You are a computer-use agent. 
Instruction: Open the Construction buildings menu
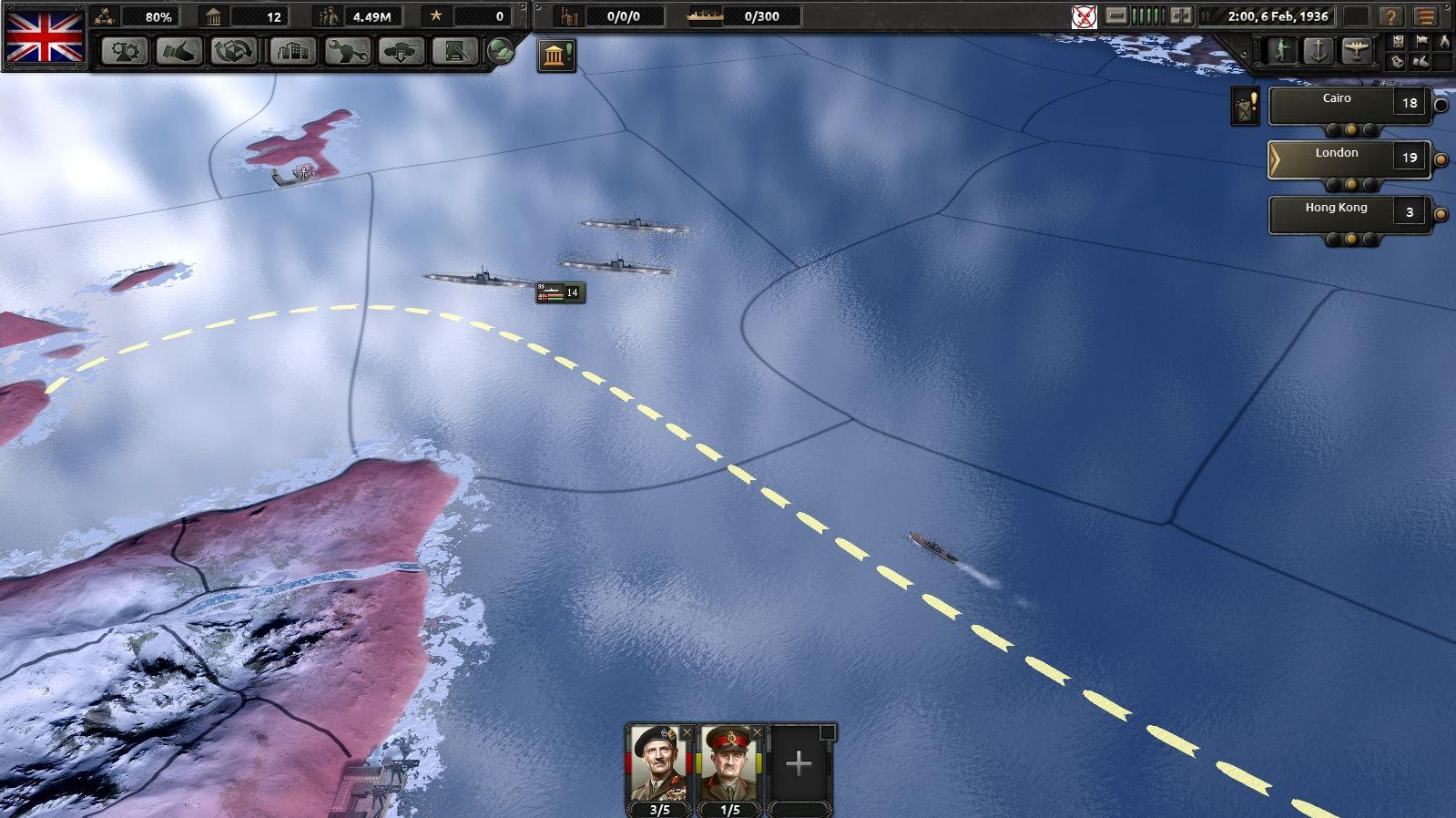291,51
